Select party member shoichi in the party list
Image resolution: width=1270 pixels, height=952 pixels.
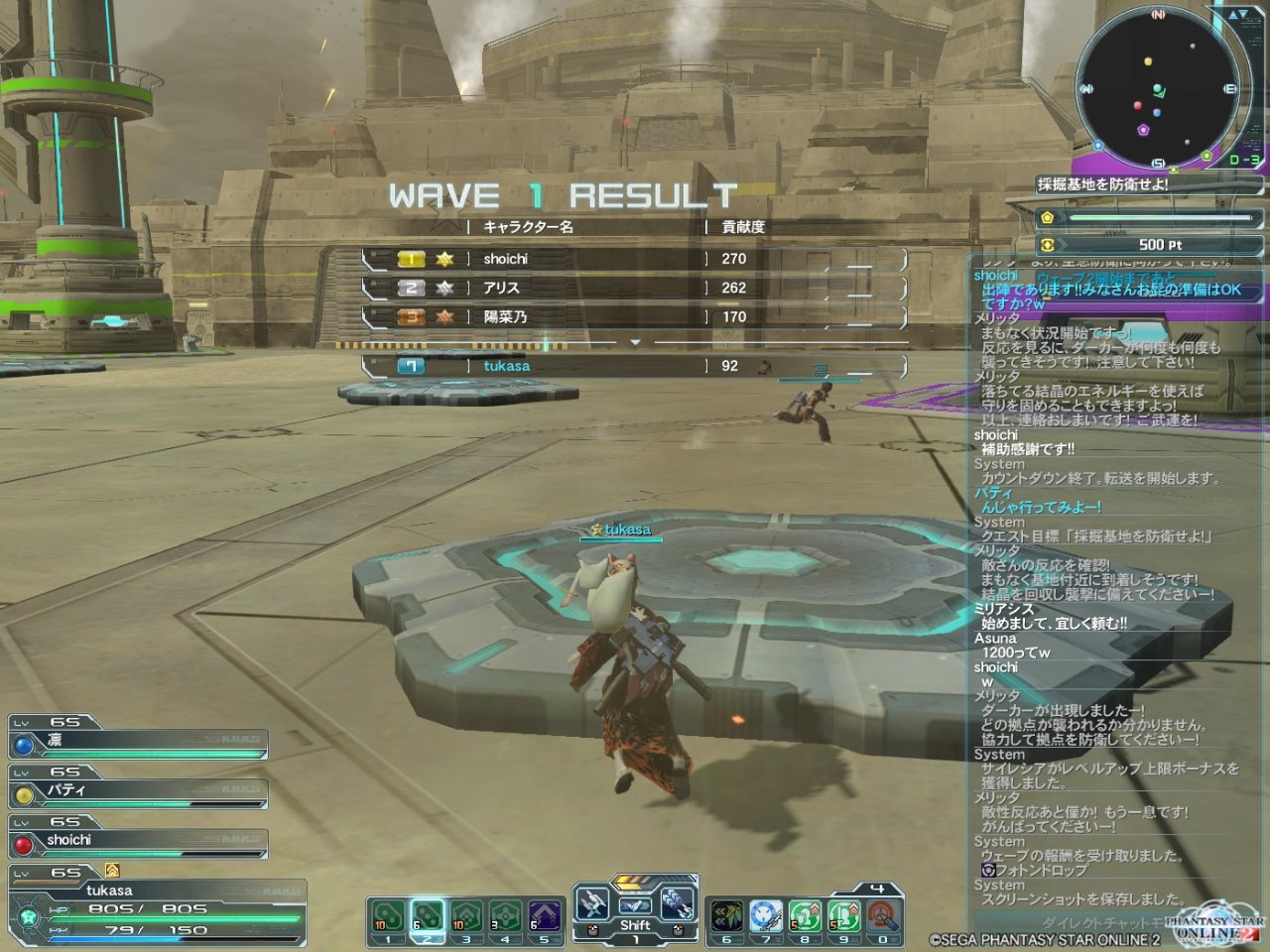[139, 842]
